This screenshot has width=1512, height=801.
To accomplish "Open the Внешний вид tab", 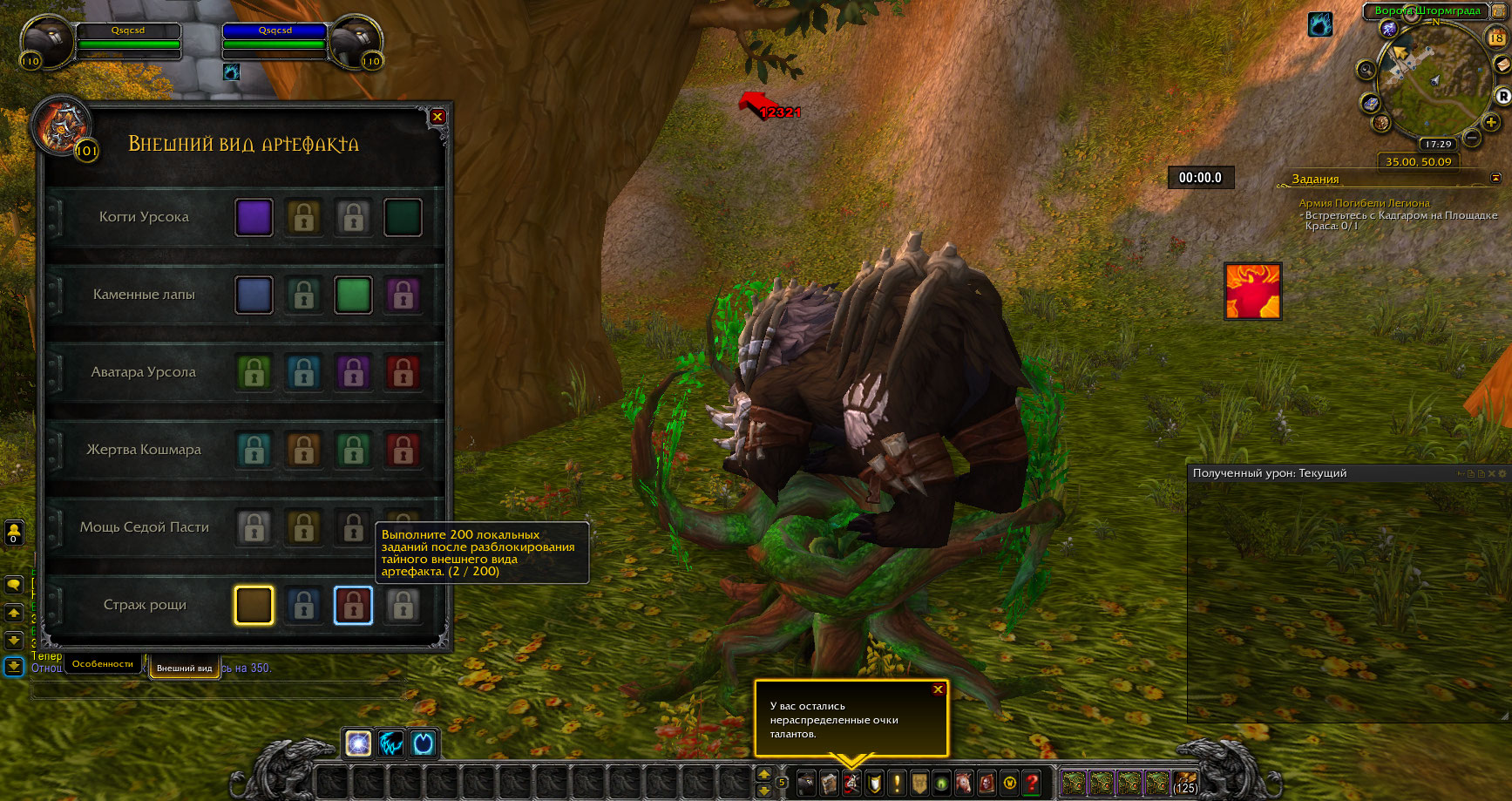I will tap(184, 668).
